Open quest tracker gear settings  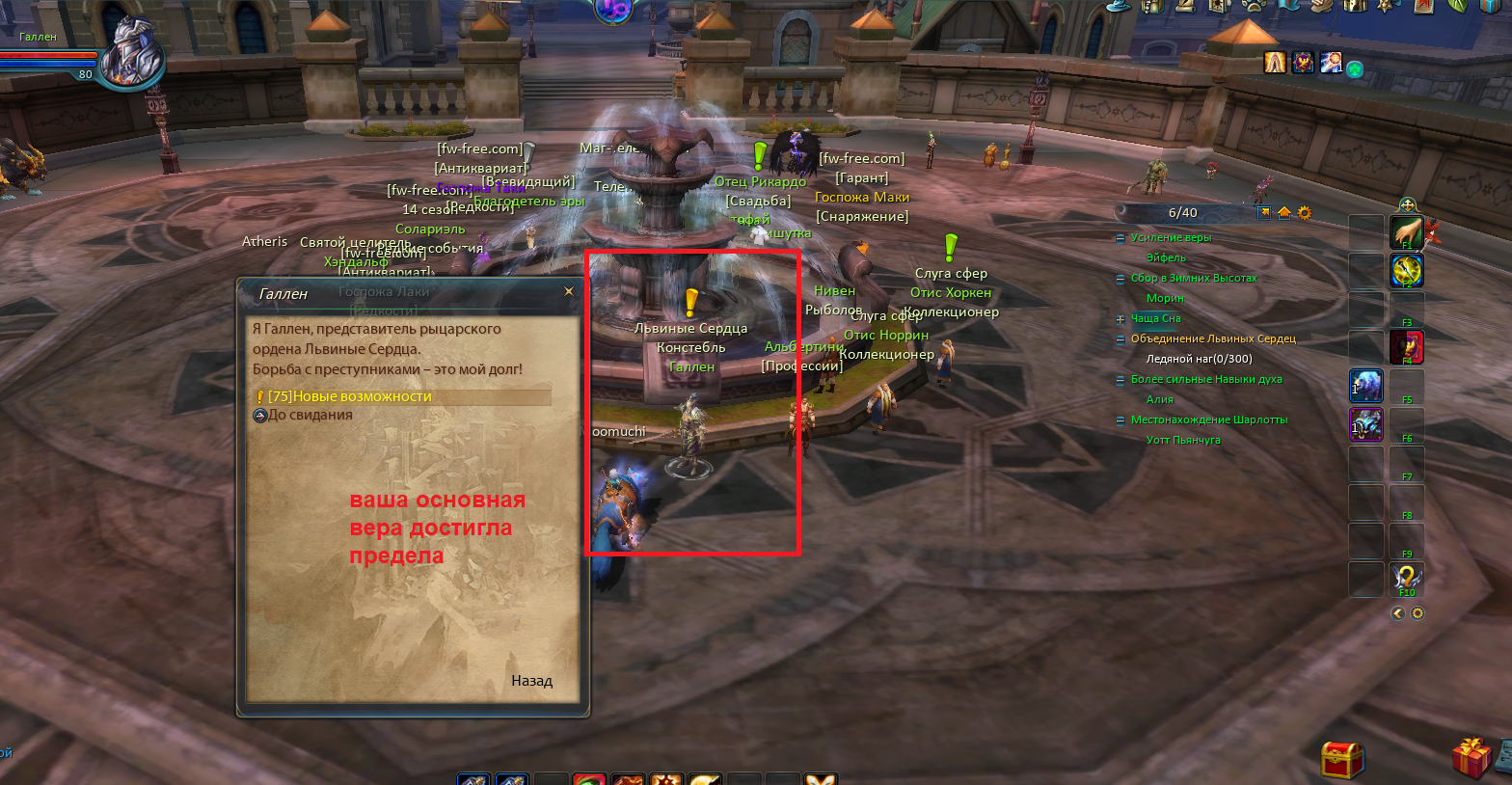coord(1305,213)
